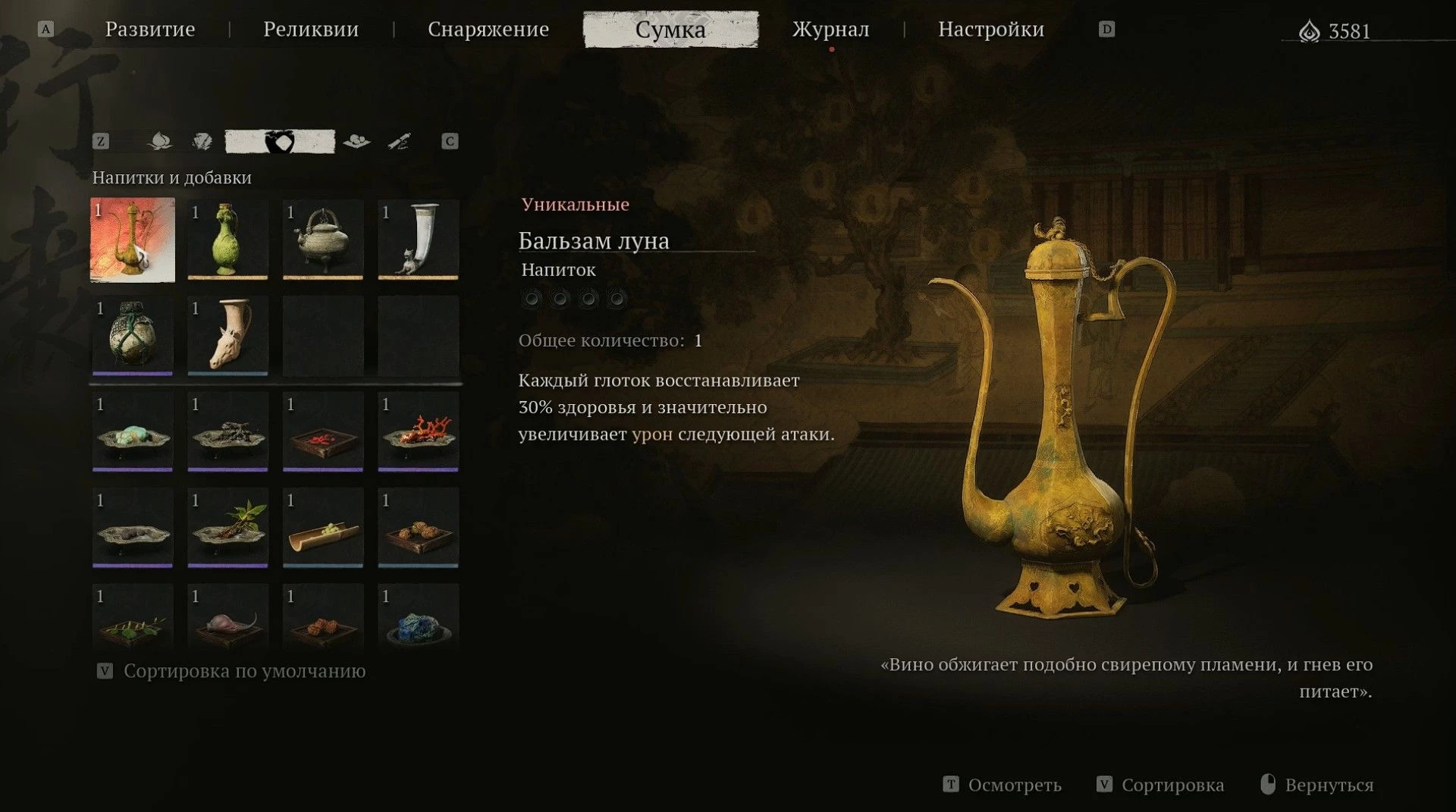Open the Настройки tab

click(x=990, y=30)
